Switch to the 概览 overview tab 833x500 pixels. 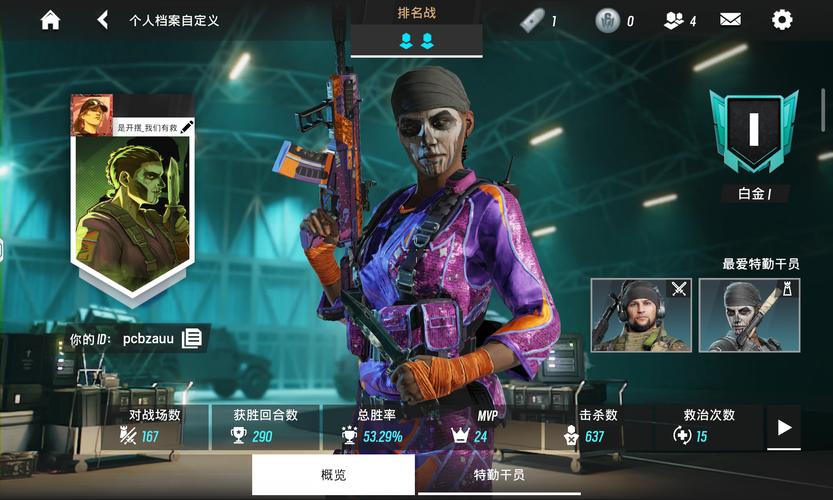(x=333, y=475)
